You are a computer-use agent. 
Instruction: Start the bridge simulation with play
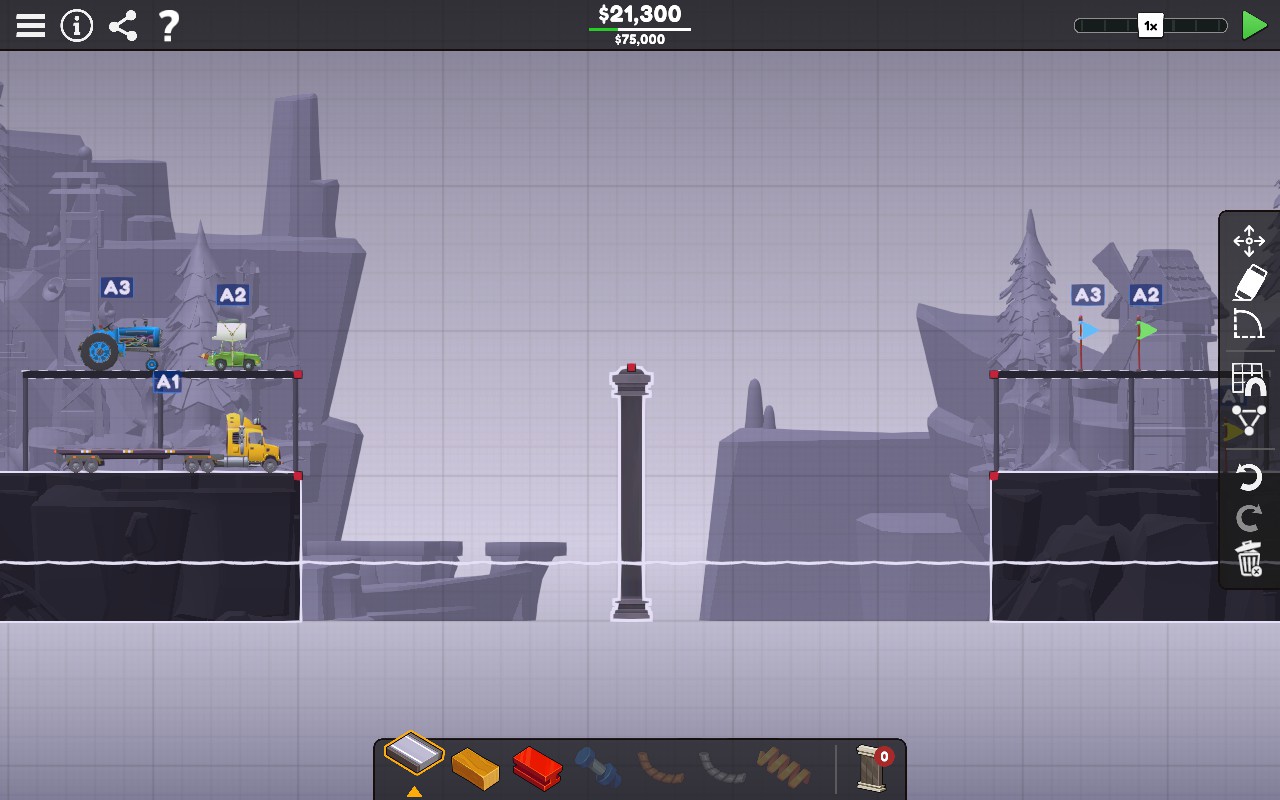(1253, 24)
